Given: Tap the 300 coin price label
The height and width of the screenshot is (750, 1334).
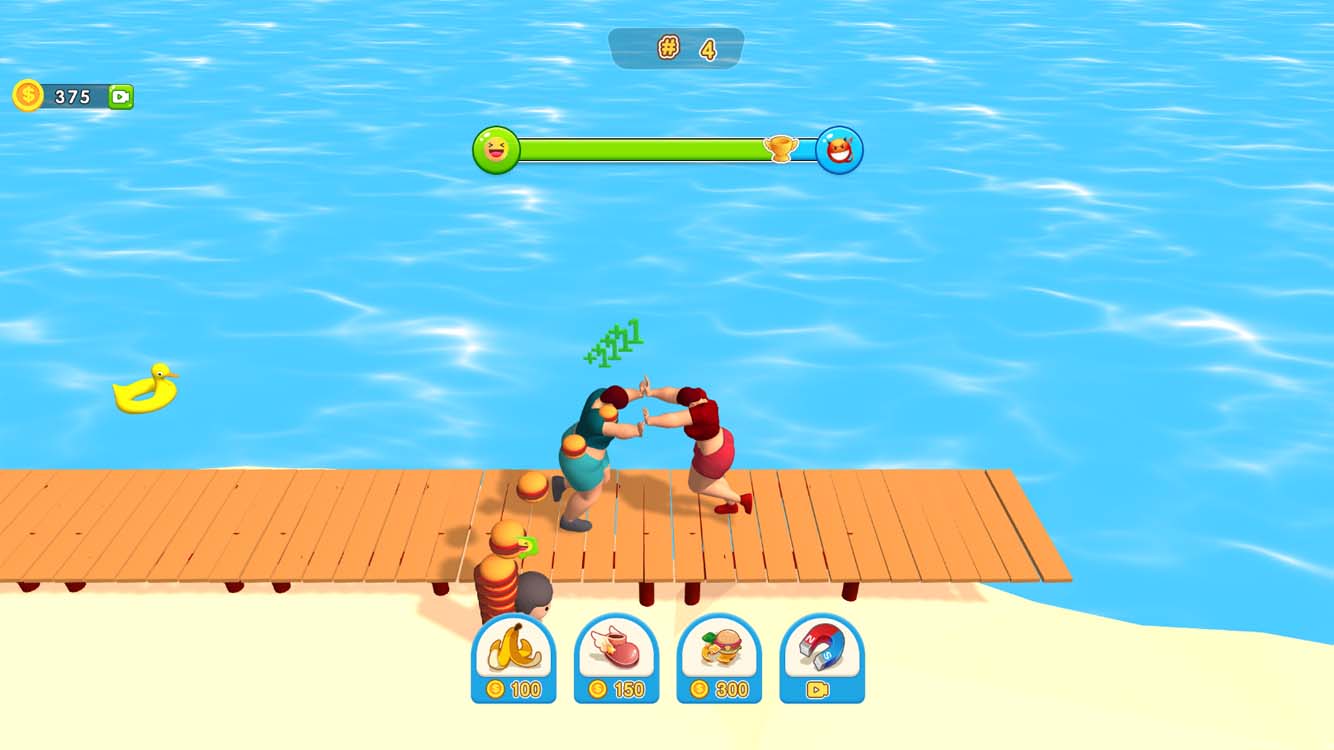Looking at the screenshot, I should coord(720,688).
